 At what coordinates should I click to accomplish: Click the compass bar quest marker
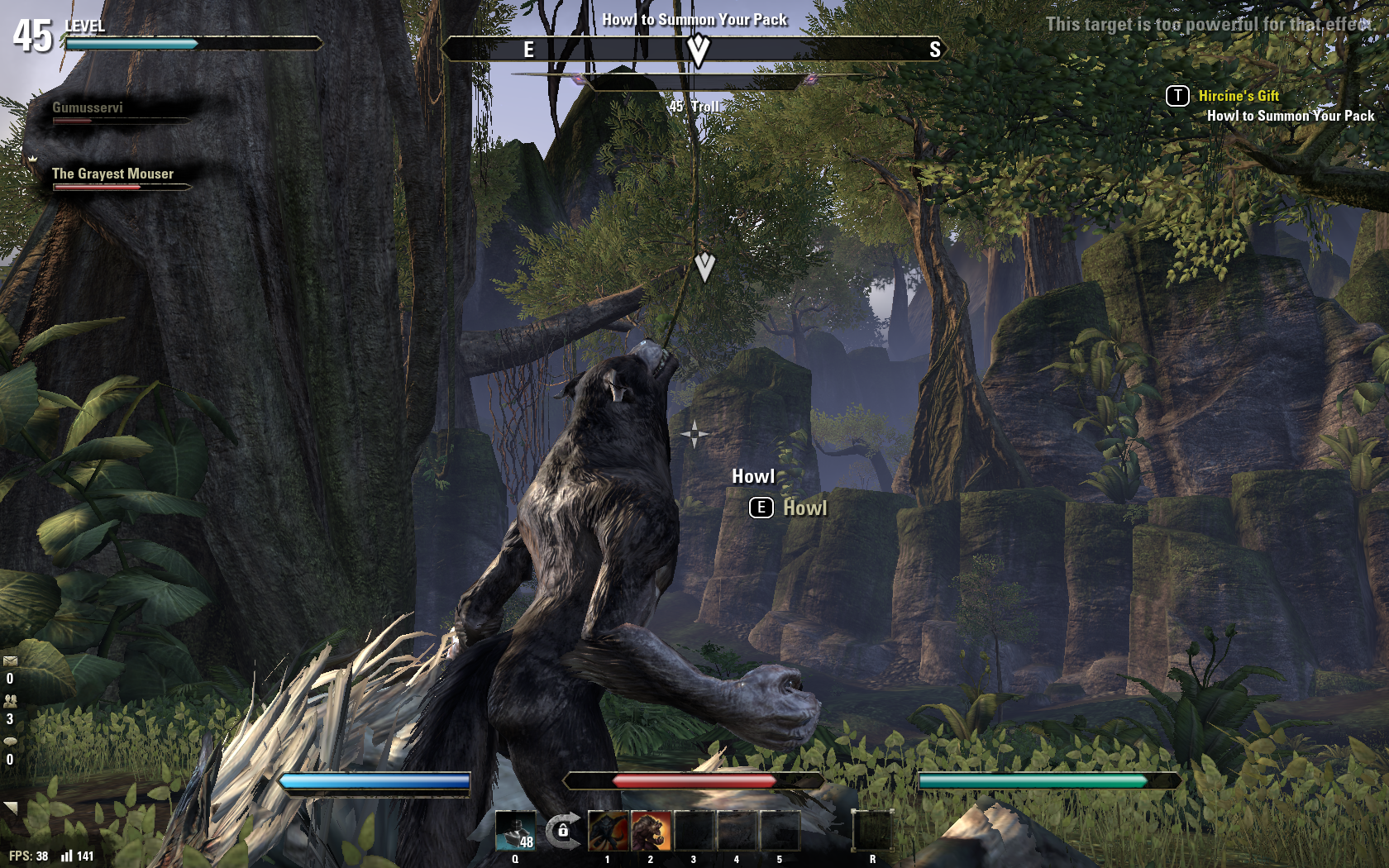(699, 51)
